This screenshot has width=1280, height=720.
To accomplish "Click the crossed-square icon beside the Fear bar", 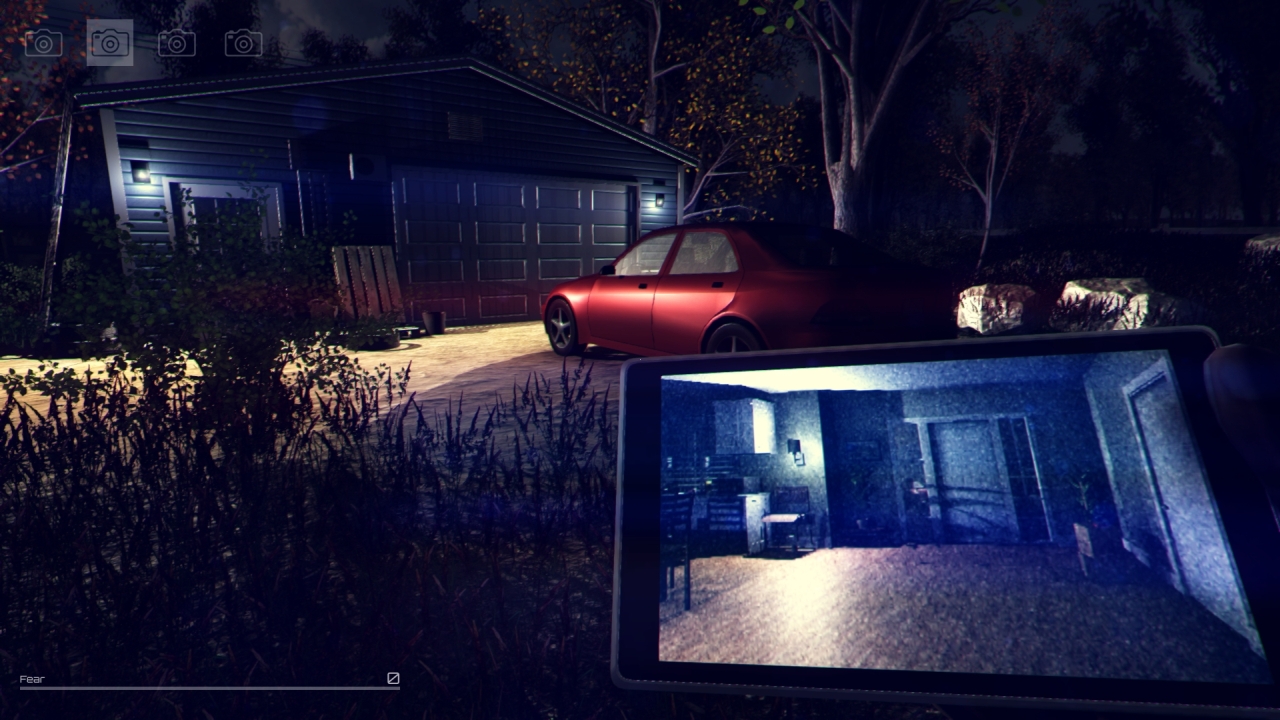I will click(391, 679).
